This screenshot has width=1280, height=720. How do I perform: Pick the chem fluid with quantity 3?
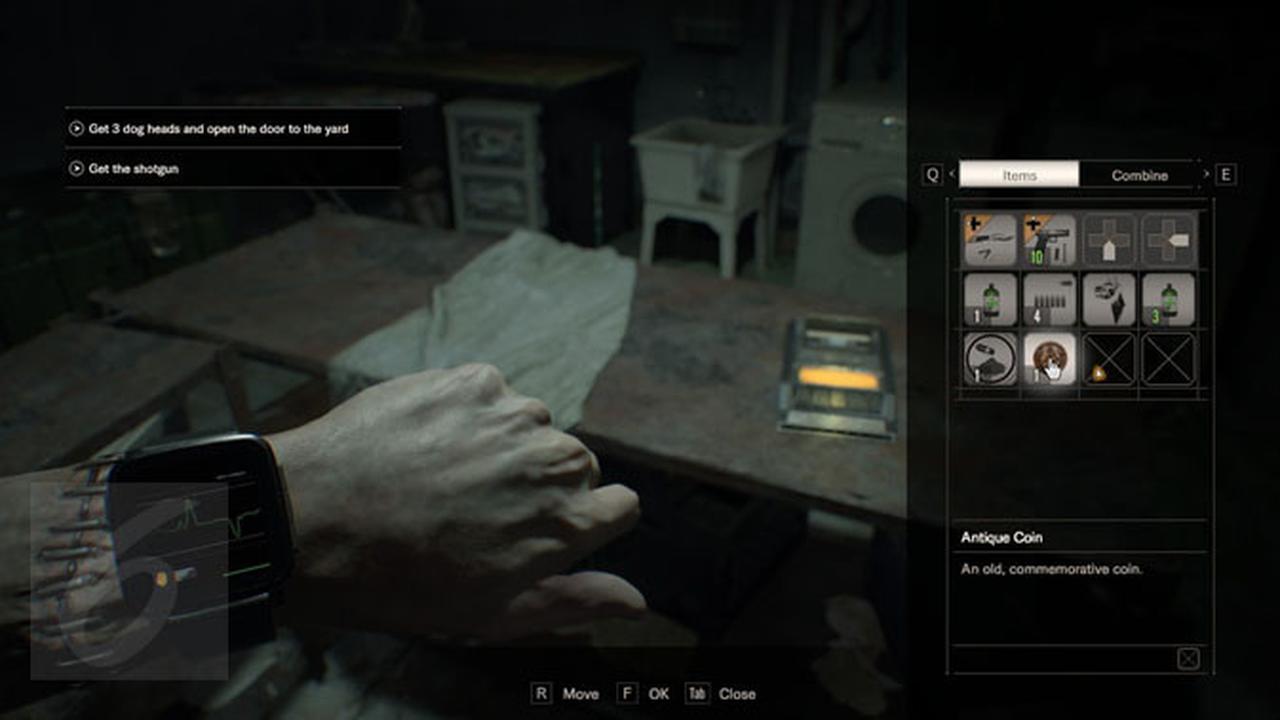1168,299
